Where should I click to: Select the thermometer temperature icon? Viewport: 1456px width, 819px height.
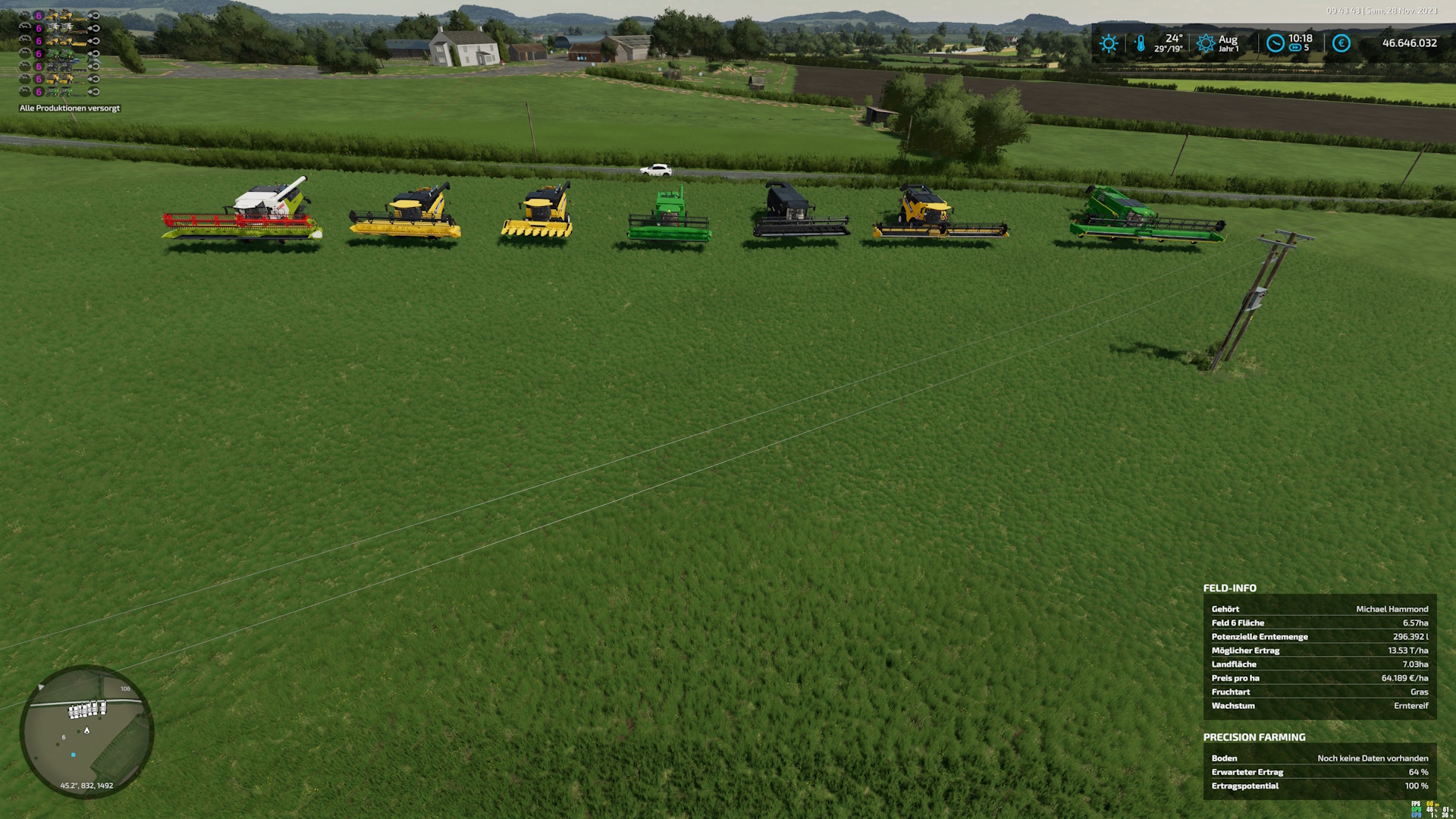(1141, 42)
